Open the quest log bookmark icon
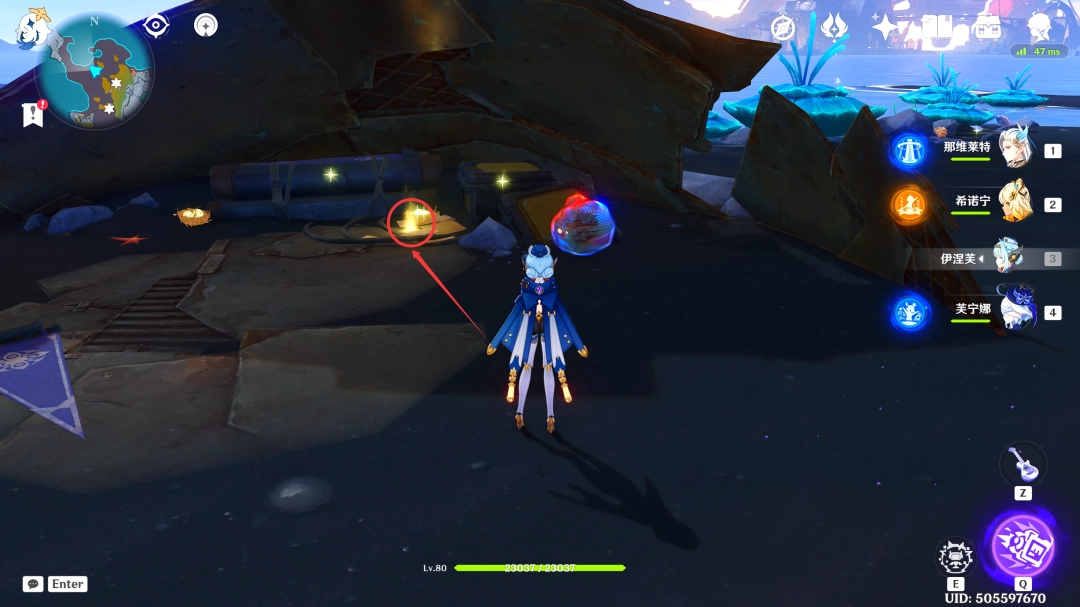 [x=33, y=114]
